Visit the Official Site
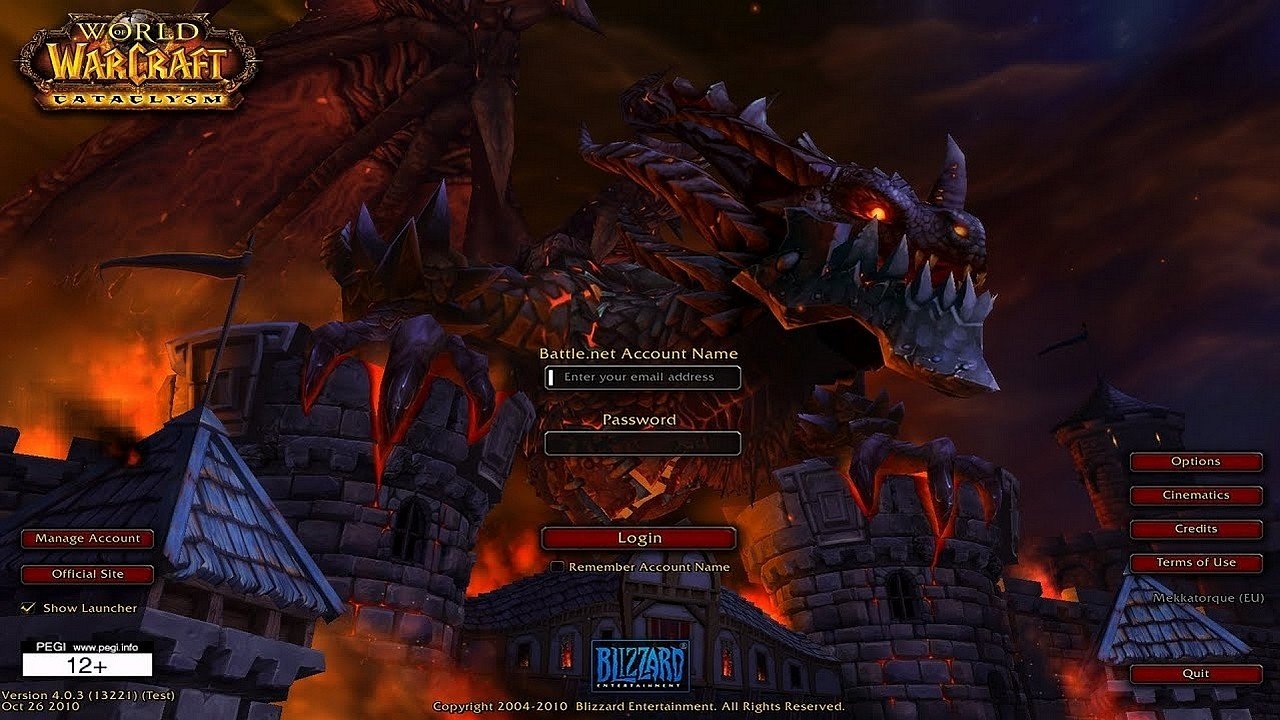This screenshot has height=720, width=1280. pos(86,573)
